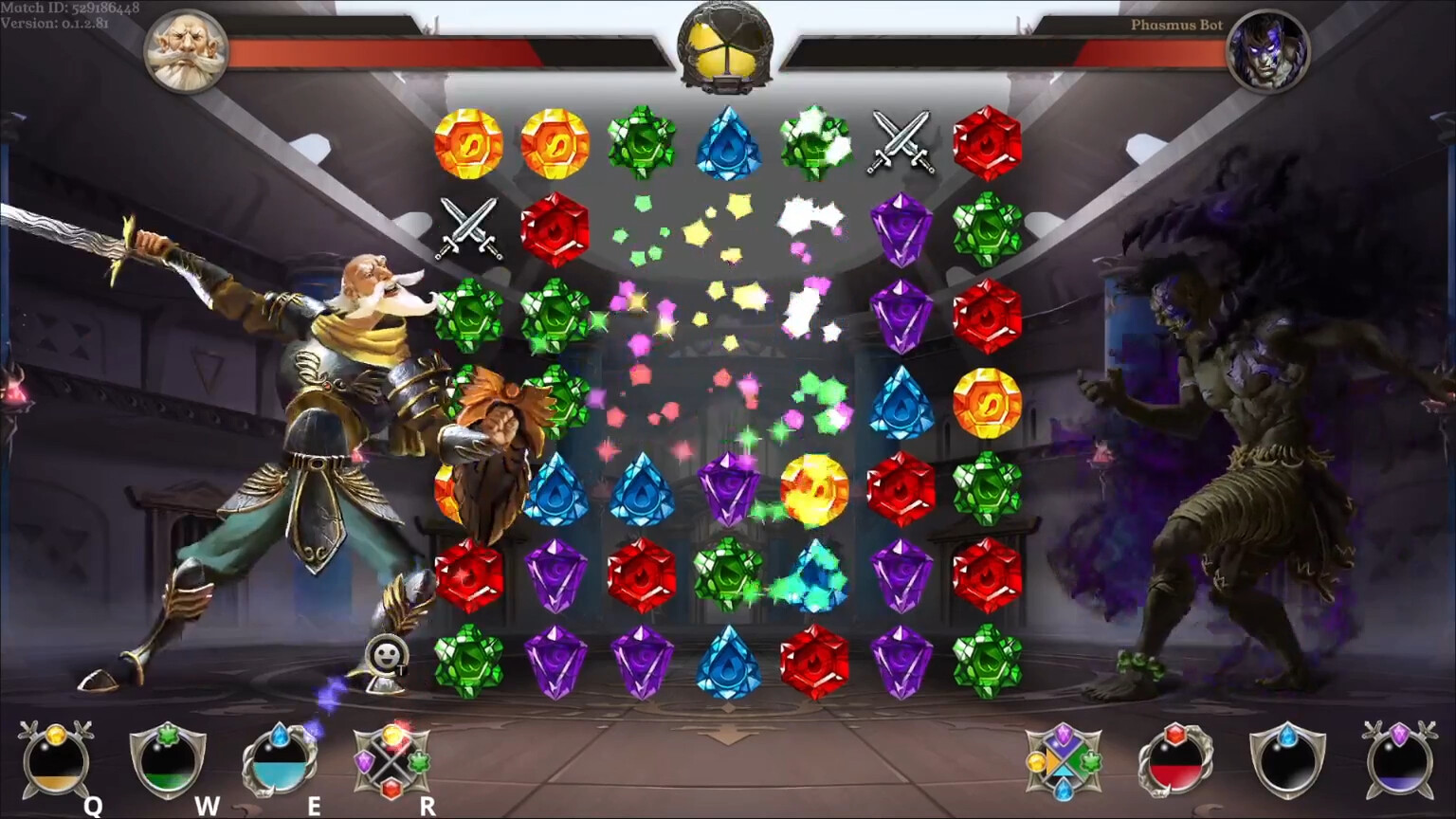The width and height of the screenshot is (1456, 819).
Task: Select a yellow mana gem in top row
Action: tap(469, 144)
